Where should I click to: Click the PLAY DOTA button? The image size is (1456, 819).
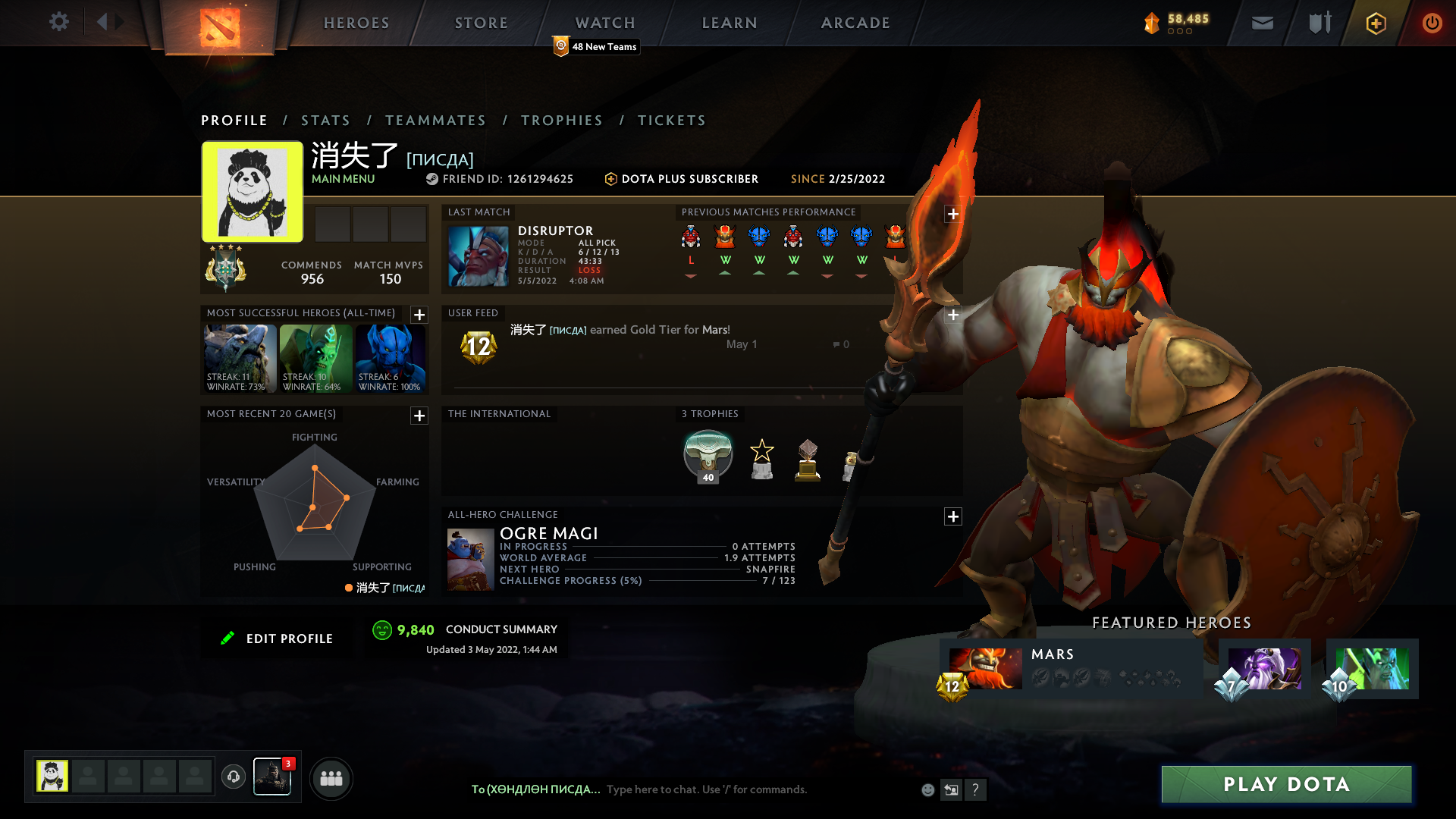[1285, 784]
